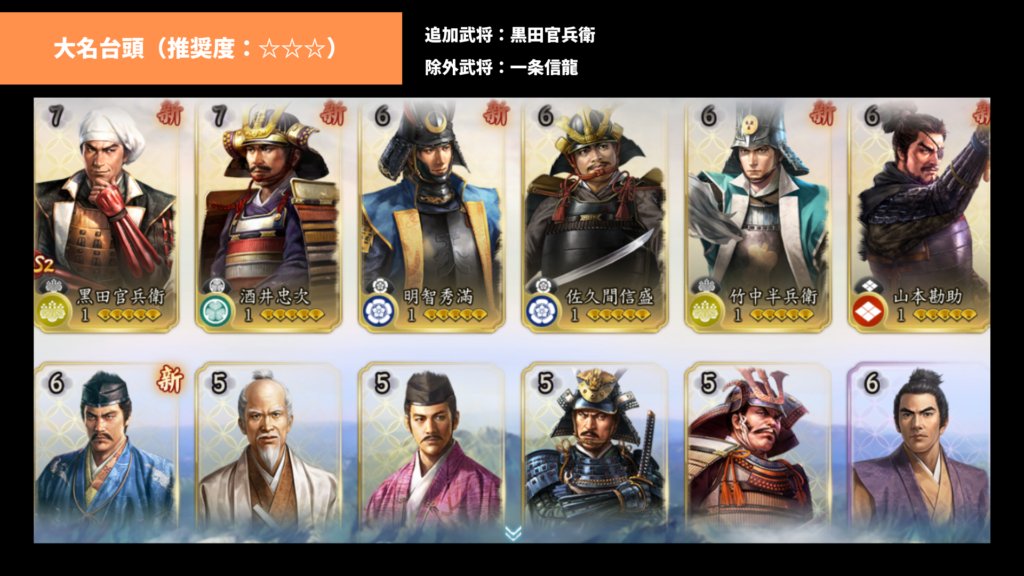Expand the list with the down chevron
This screenshot has width=1024, height=576.
pos(513,533)
